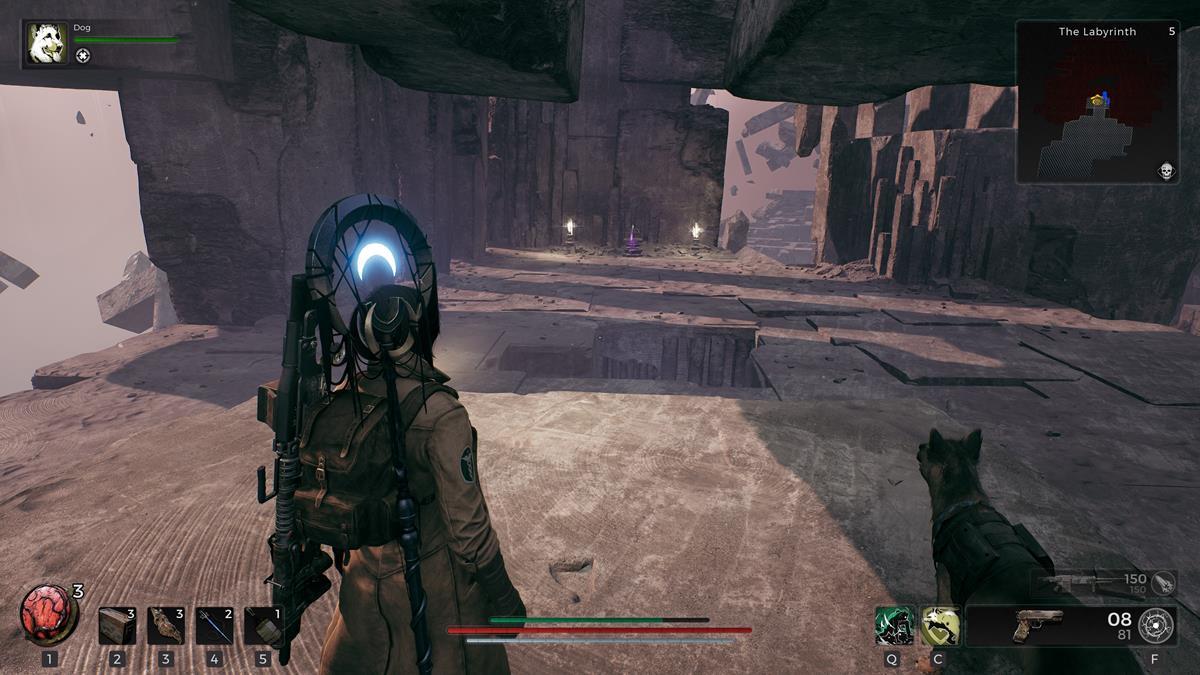Click the skull icon on the minimap
This screenshot has width=1200, height=675.
(x=1165, y=171)
